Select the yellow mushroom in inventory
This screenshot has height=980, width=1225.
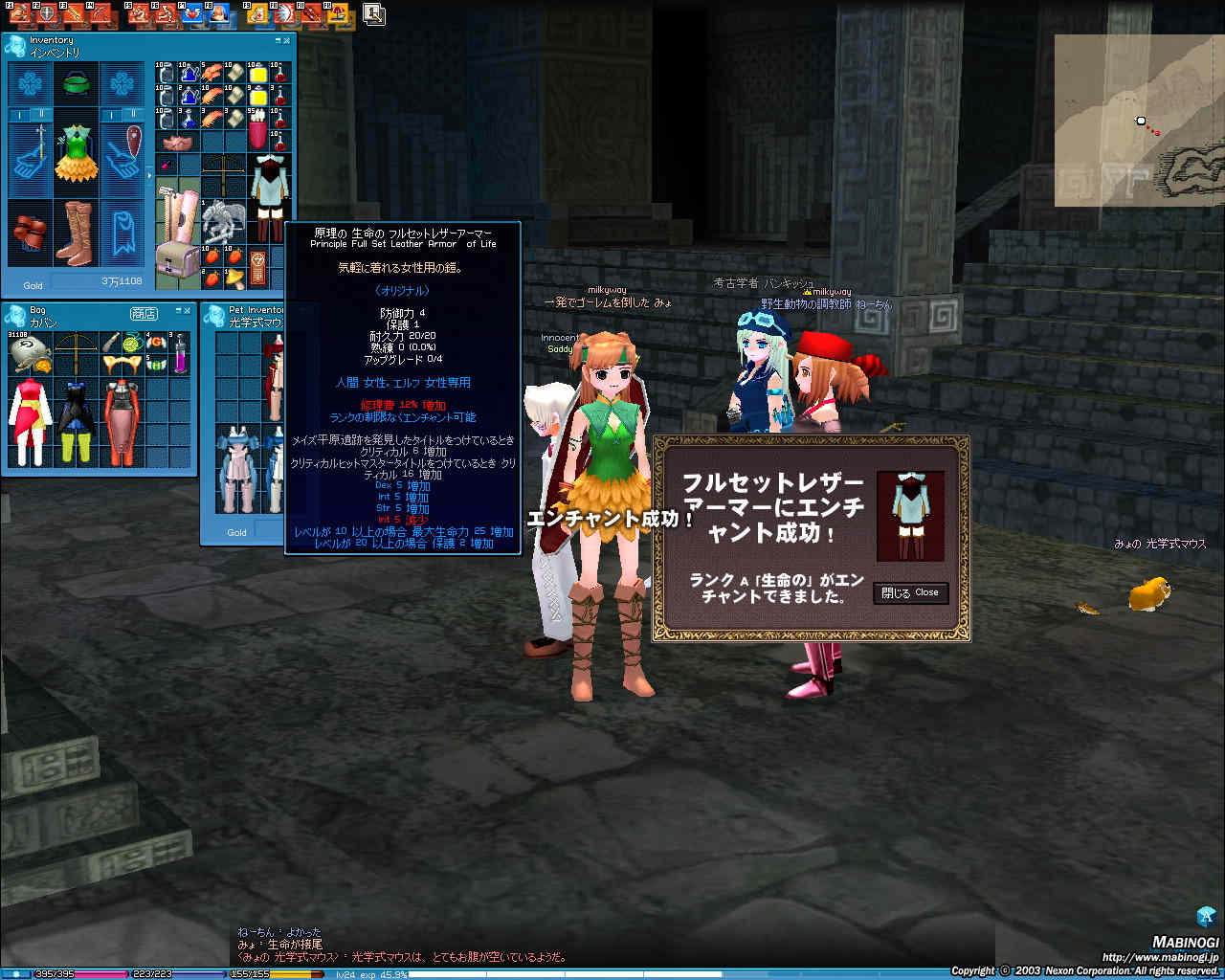pyautogui.click(x=233, y=278)
